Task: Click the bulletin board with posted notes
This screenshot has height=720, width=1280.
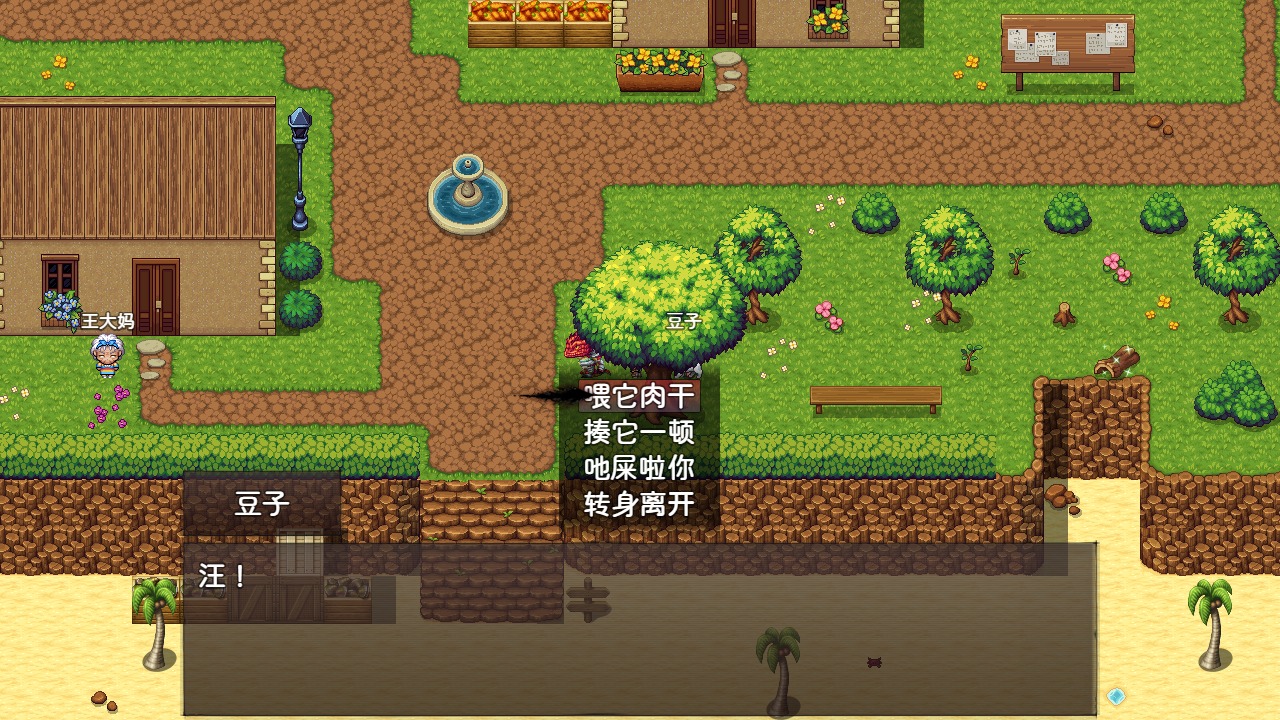Action: pos(1070,45)
